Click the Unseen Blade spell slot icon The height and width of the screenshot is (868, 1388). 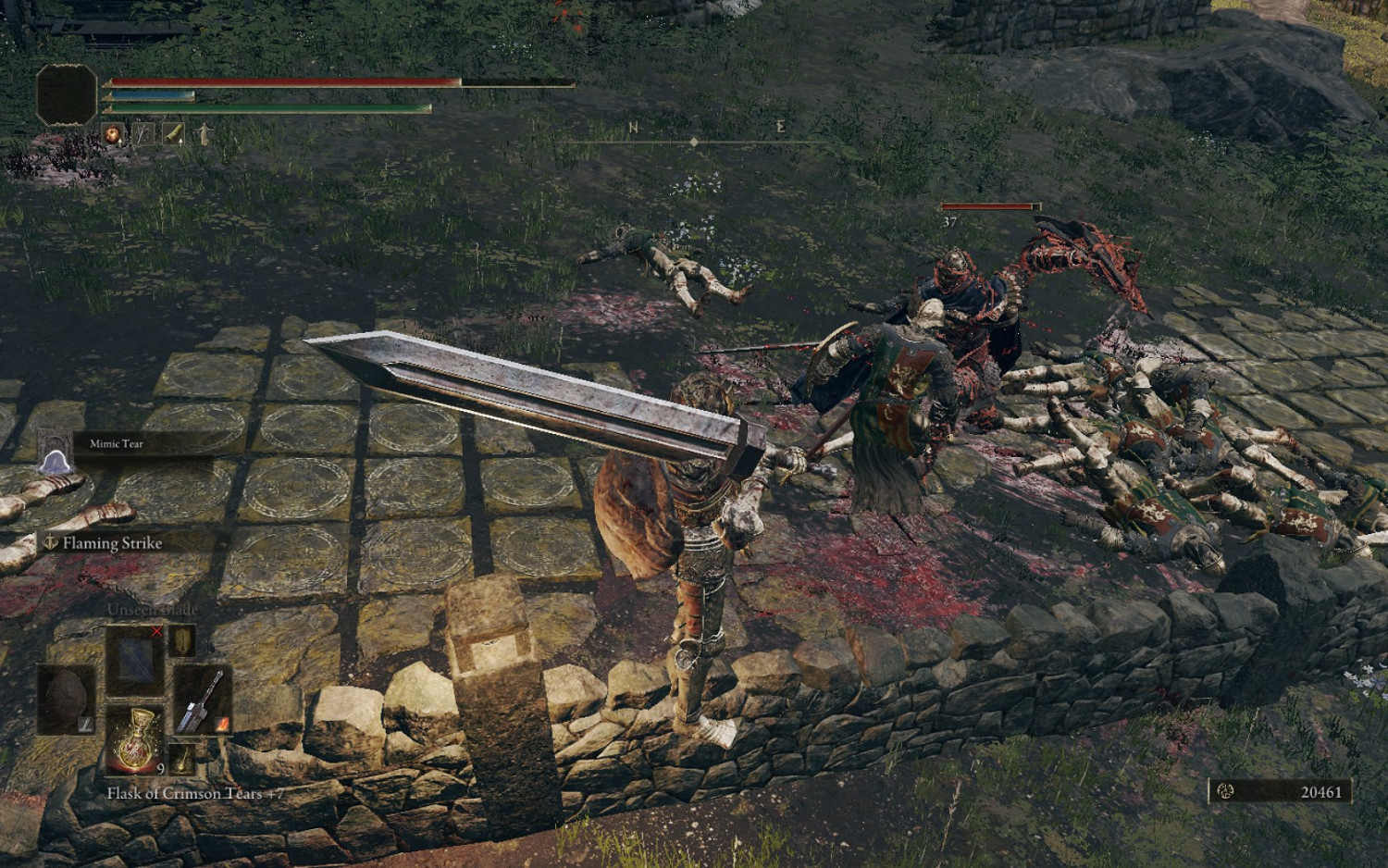(134, 661)
